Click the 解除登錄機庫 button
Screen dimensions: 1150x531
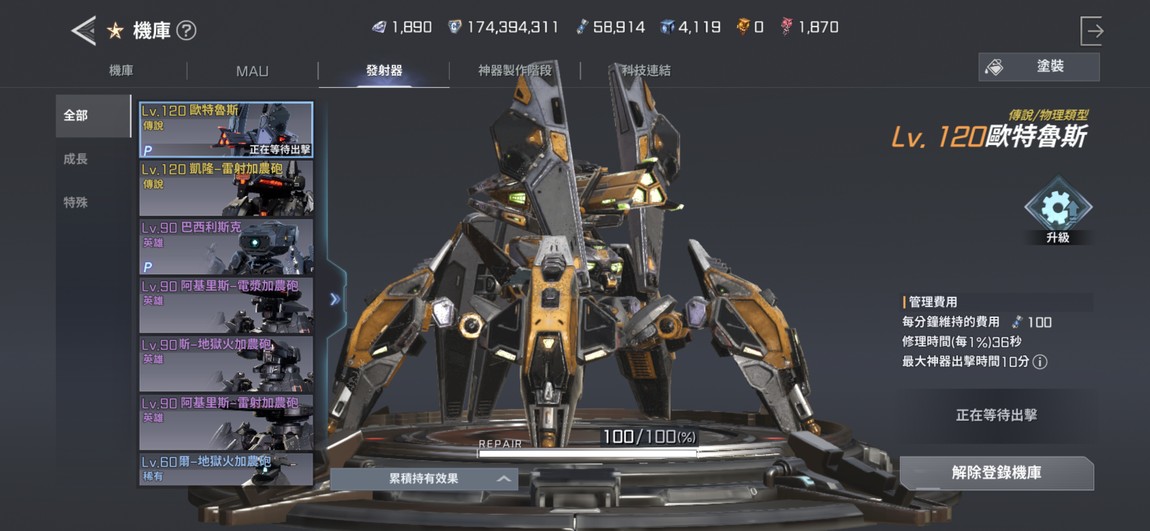(x=996, y=473)
